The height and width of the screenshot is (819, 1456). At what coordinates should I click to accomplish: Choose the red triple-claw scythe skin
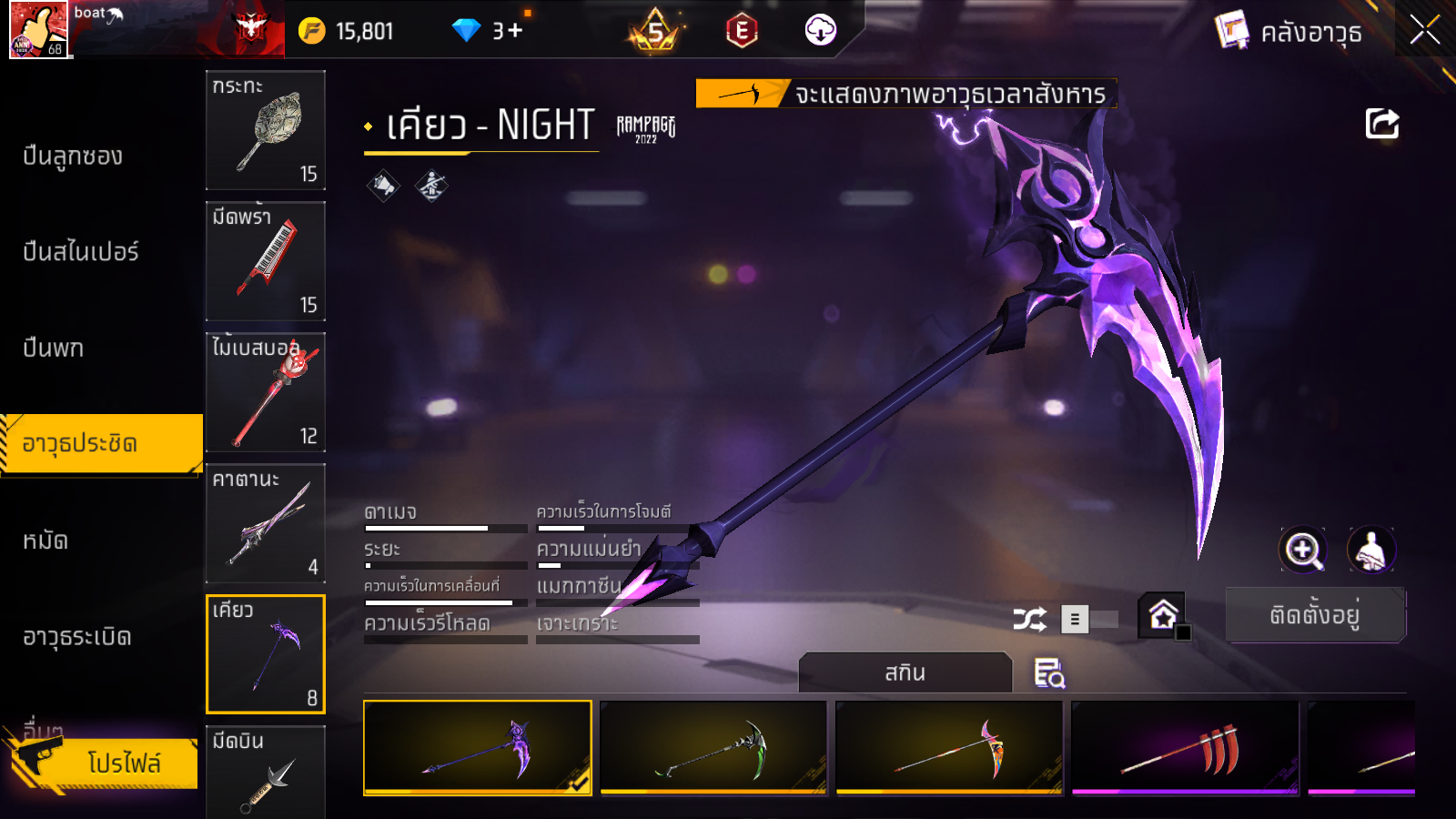1185,748
